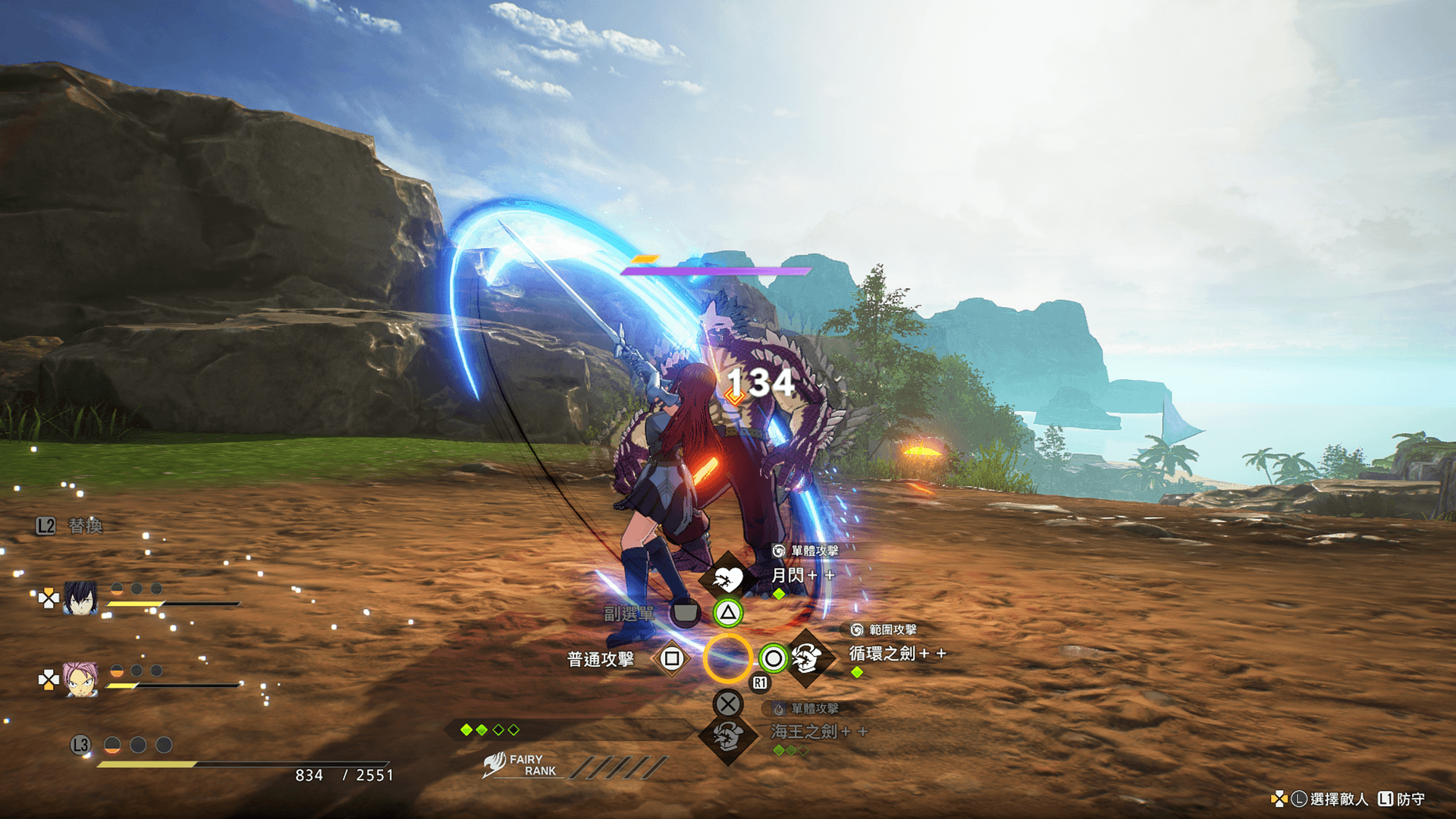The image size is (1456, 819).
Task: Choose the 循環之劍++ area attack skill
Action: tap(896, 654)
